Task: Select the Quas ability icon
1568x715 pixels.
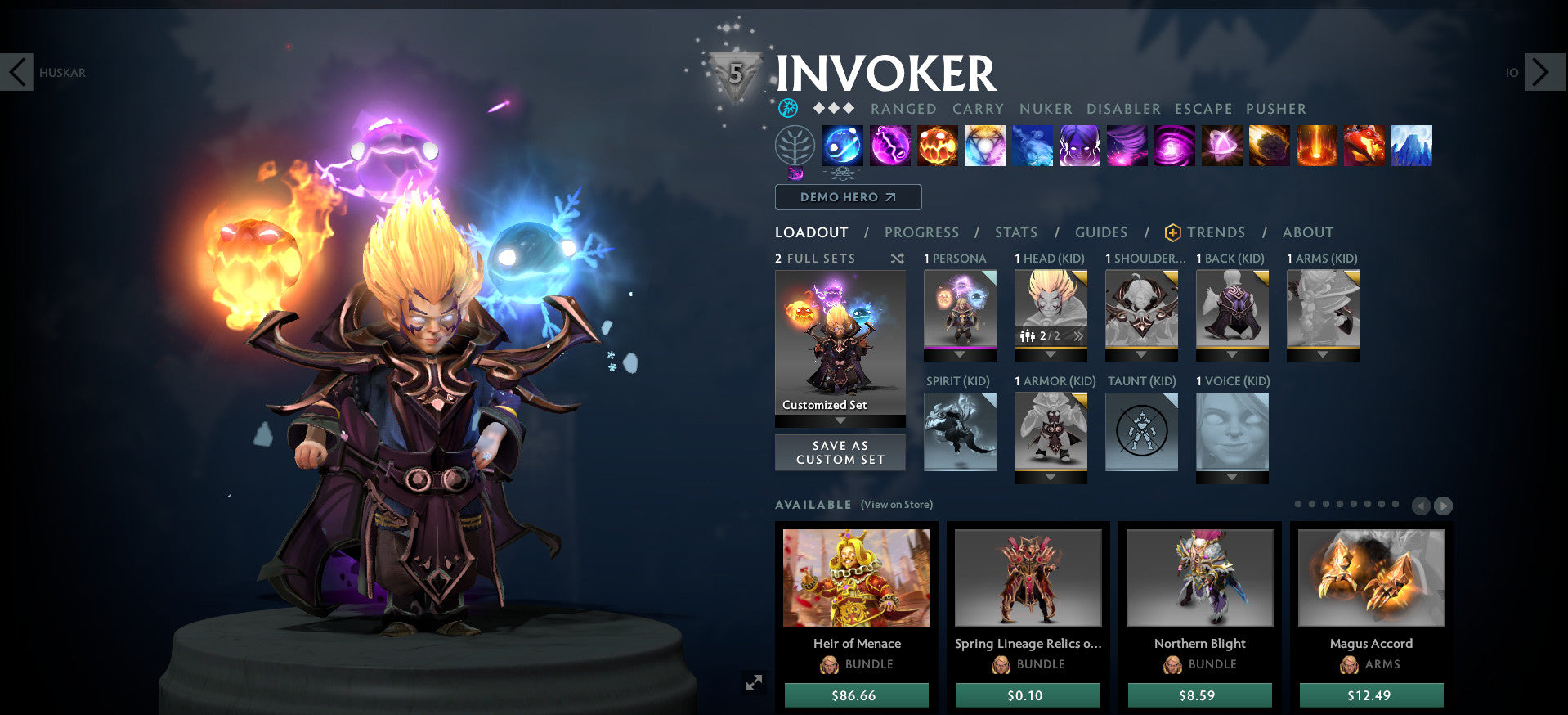Action: click(843, 146)
